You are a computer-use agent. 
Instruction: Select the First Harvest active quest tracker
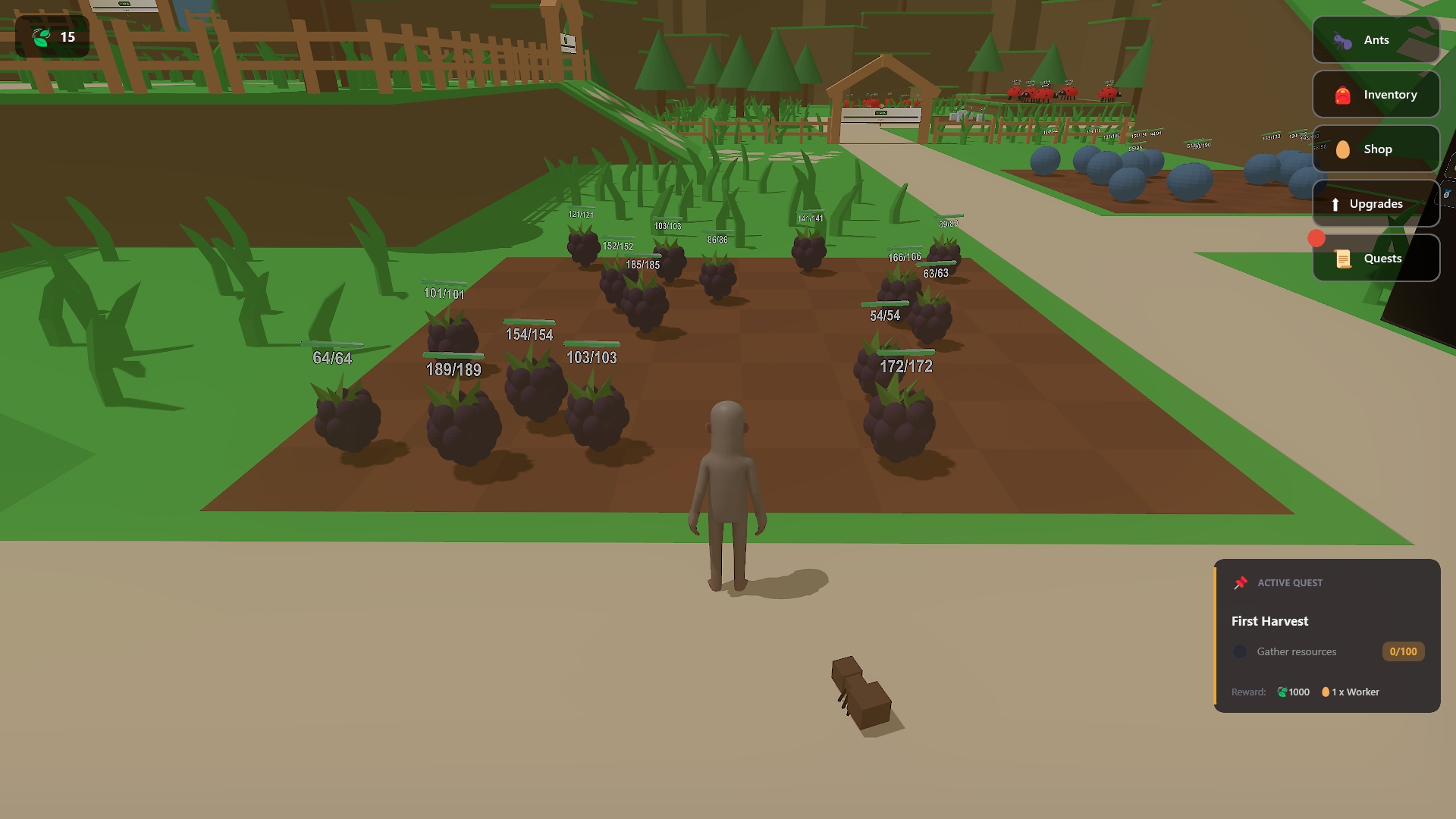click(1326, 635)
